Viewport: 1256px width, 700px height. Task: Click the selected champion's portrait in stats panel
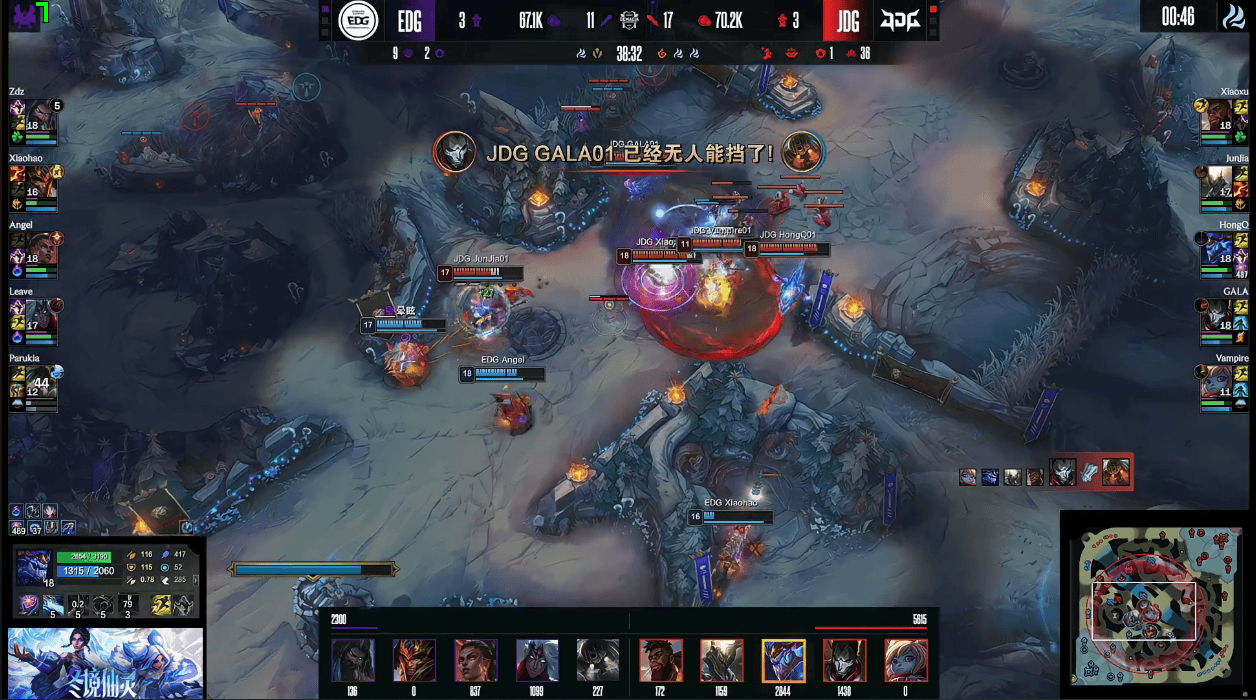coord(33,567)
